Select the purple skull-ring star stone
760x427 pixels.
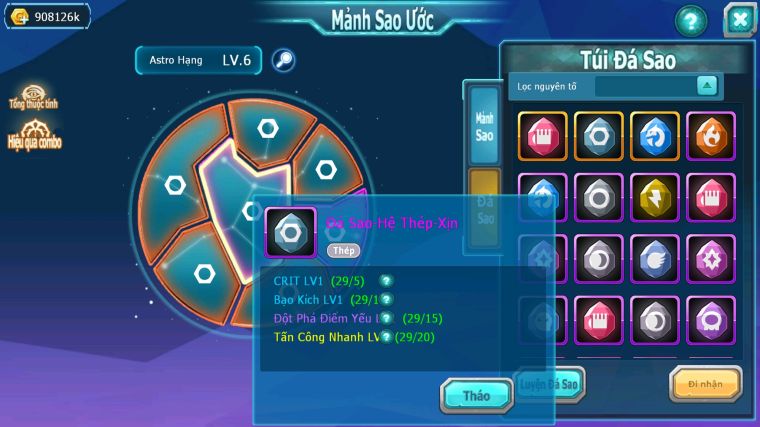(x=711, y=320)
